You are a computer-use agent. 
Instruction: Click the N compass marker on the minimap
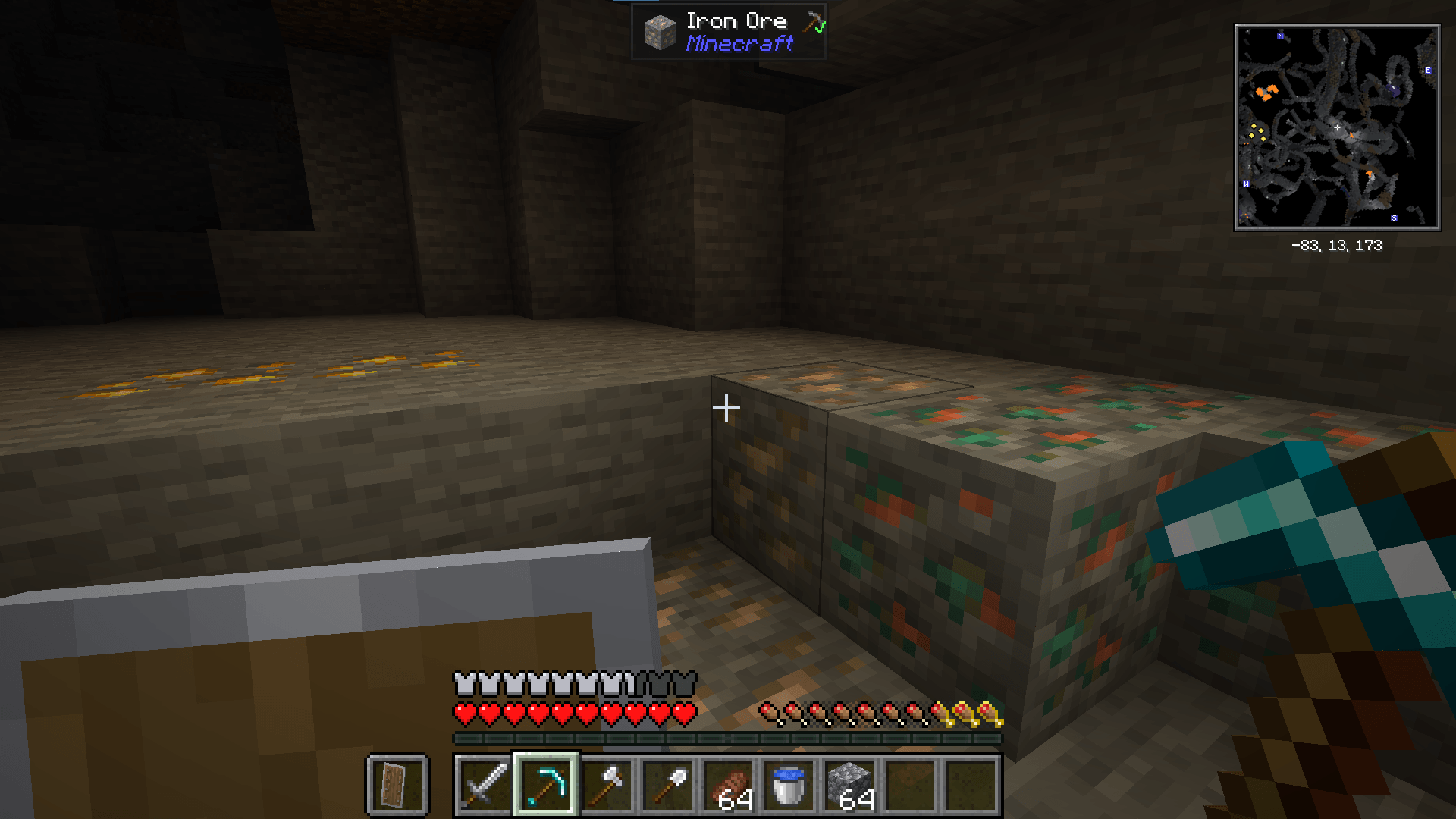(x=1280, y=36)
